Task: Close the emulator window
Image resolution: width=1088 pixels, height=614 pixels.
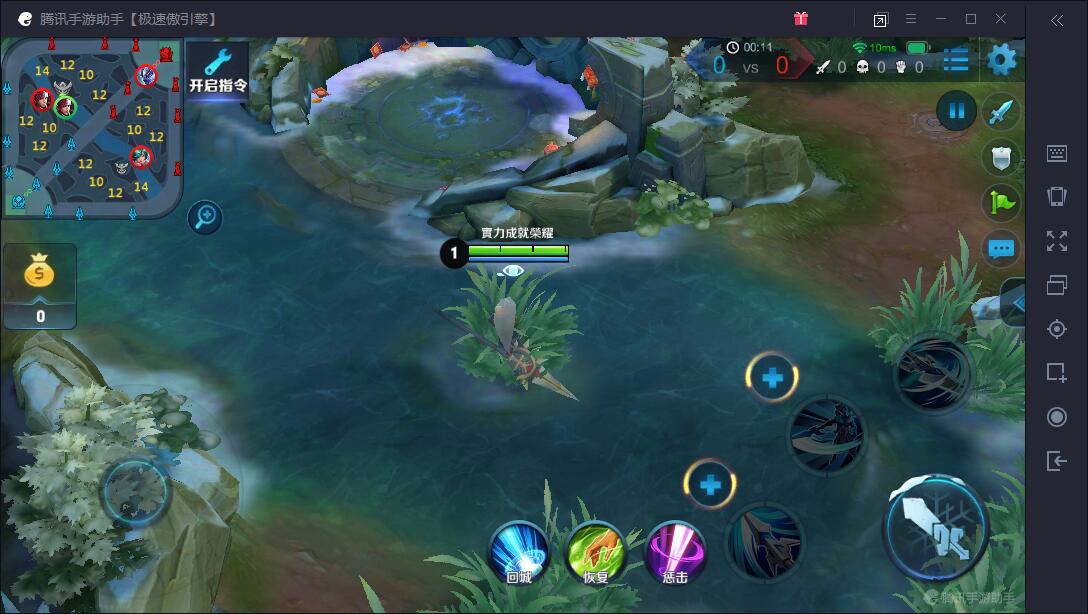Action: (1001, 19)
